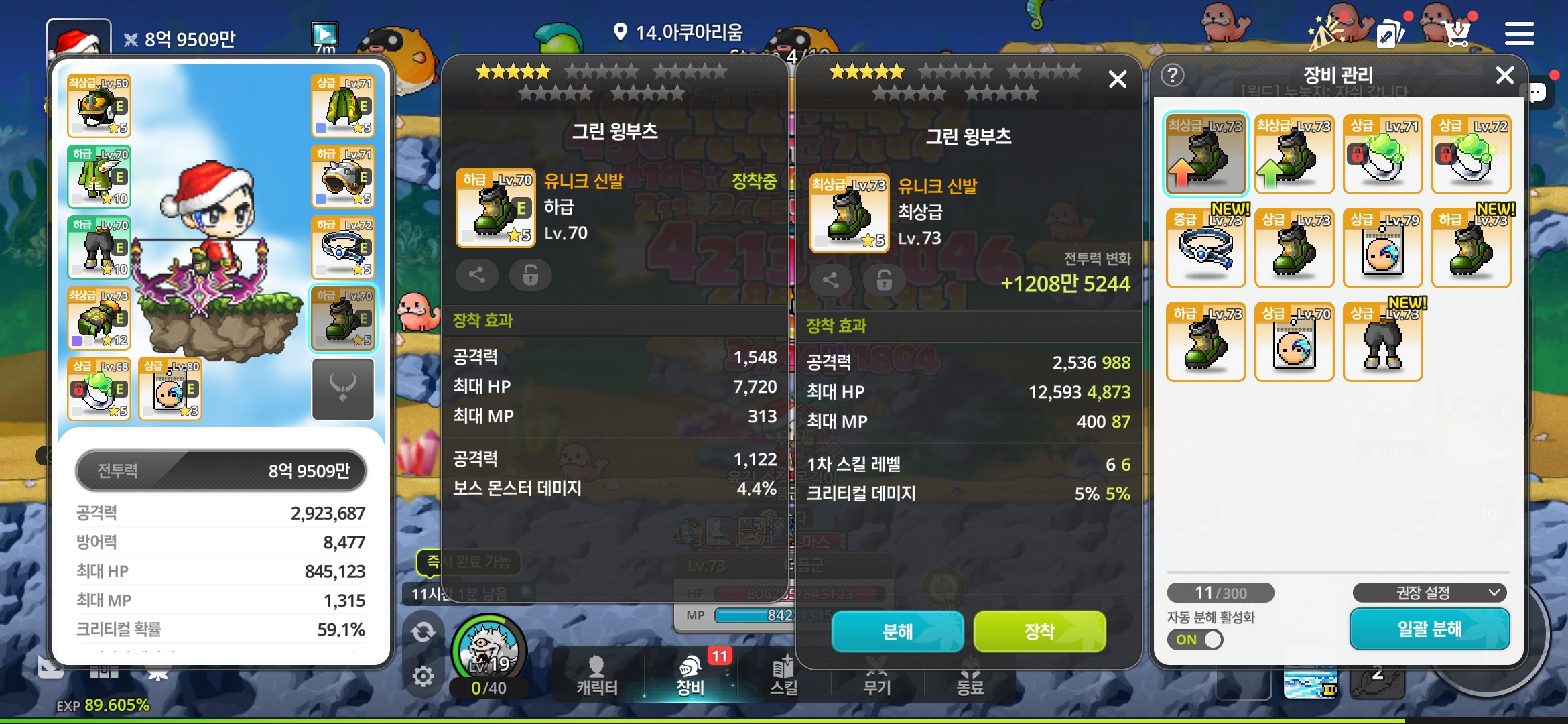Switch to the 스킬 tab
The height and width of the screenshot is (724, 1568).
click(783, 676)
